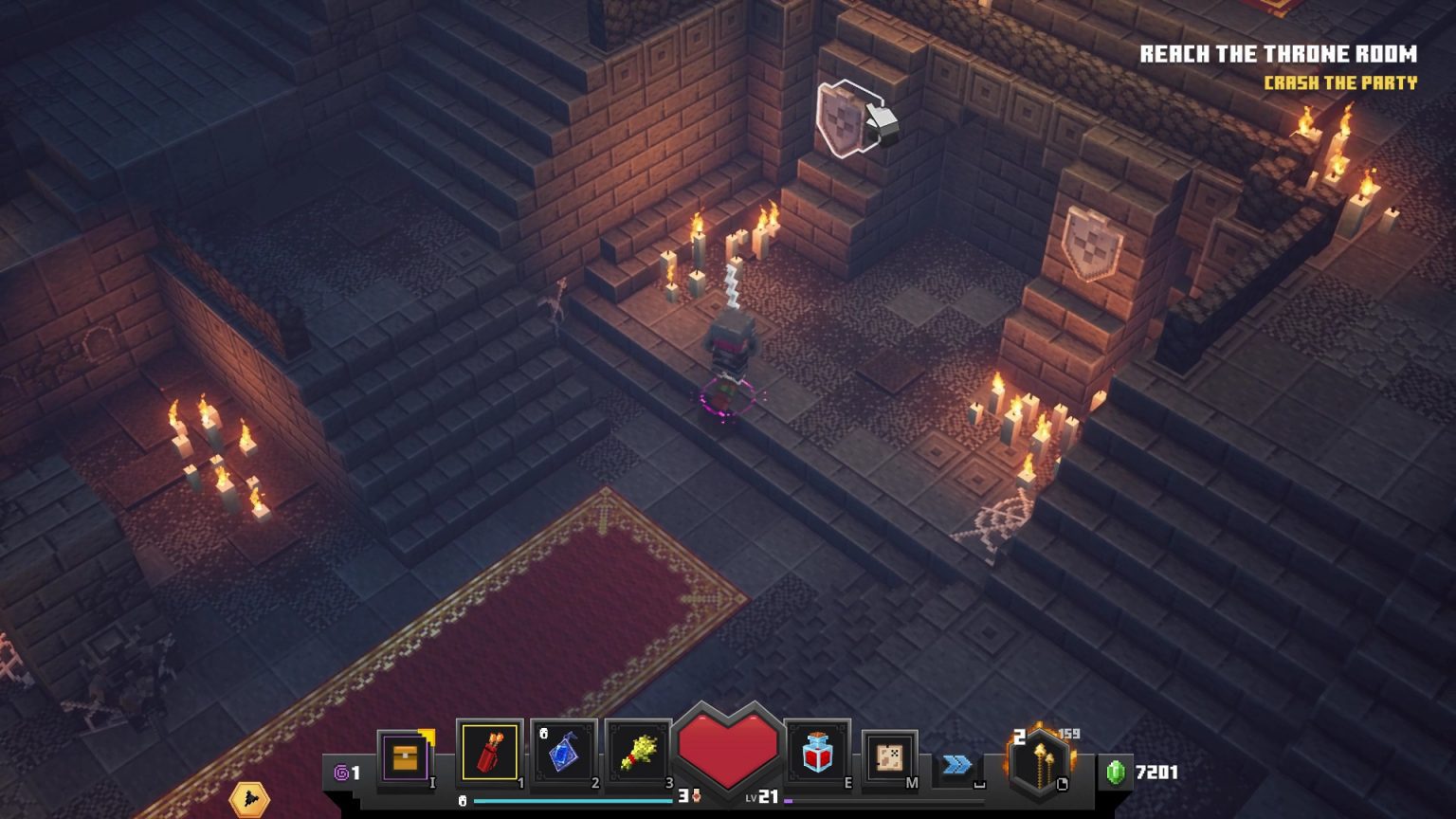Click the orange hexagon status badge
1456x819 pixels.
(249, 799)
